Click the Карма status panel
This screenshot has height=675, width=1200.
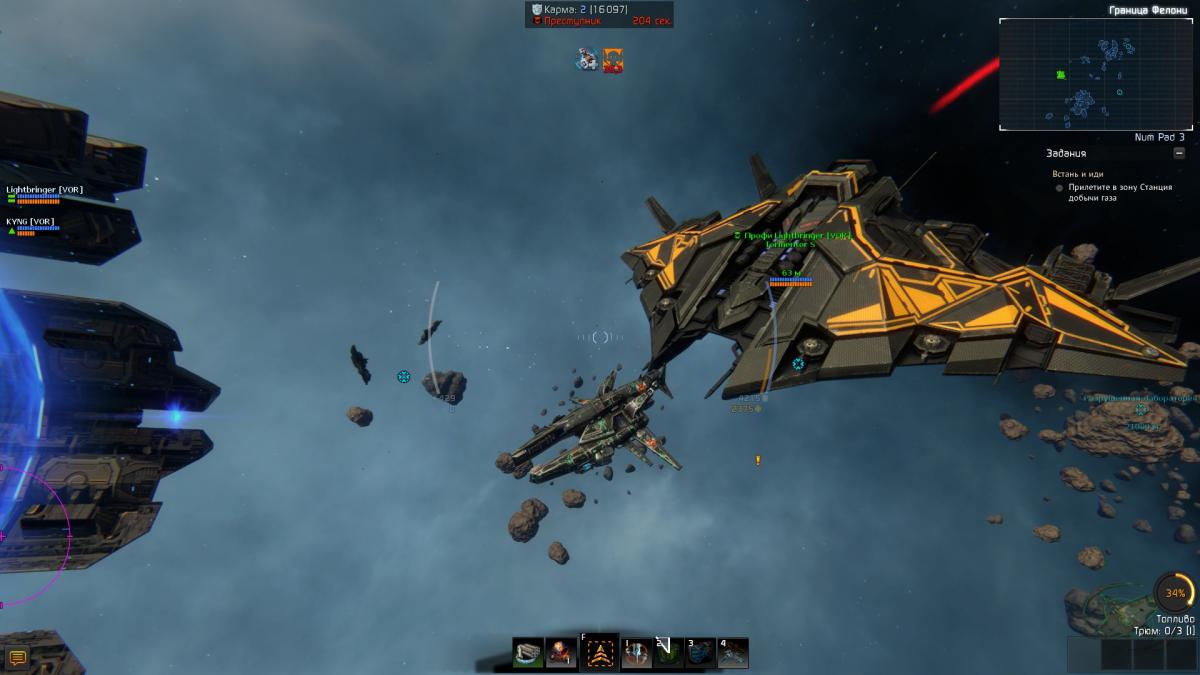pyautogui.click(x=599, y=14)
